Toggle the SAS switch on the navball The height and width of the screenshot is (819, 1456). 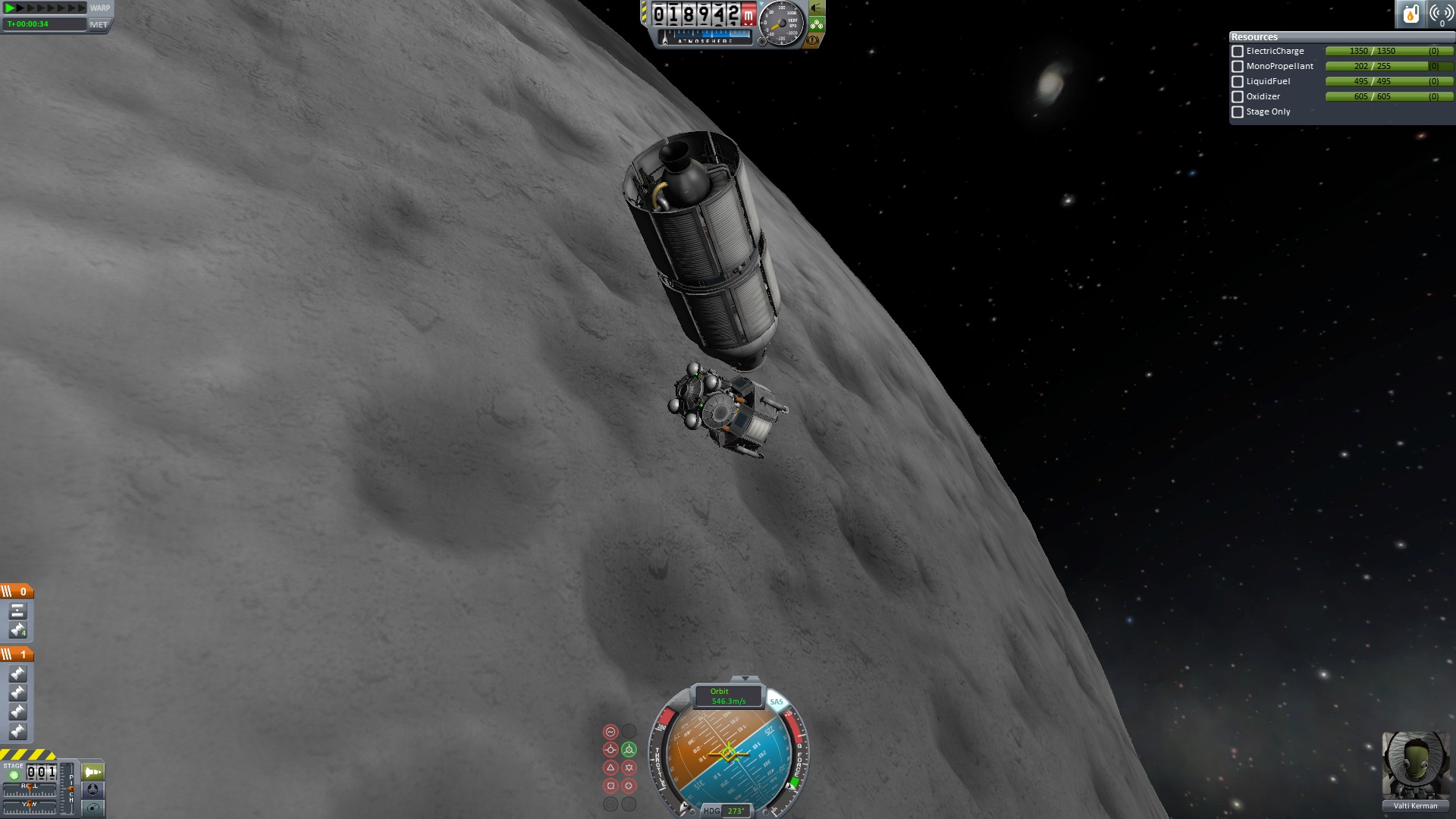777,701
